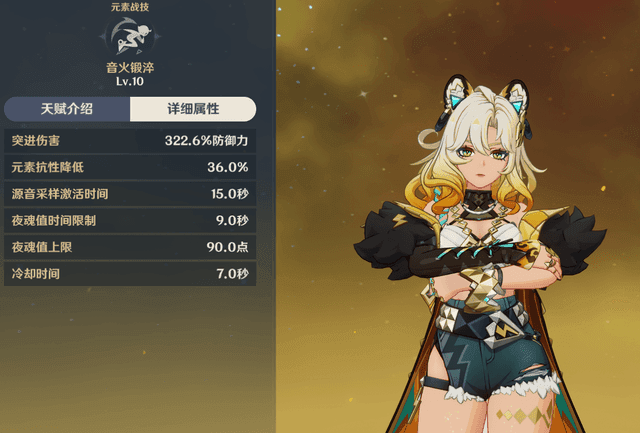Image resolution: width=640 pixels, height=433 pixels.
Task: Select the 源音采样激活时间 row
Action: coord(129,194)
